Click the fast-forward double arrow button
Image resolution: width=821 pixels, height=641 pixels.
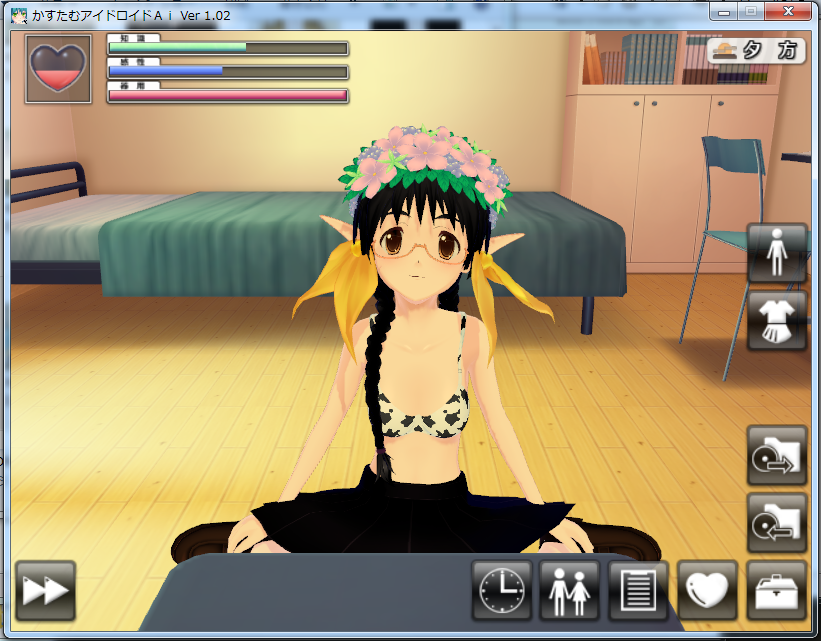coord(46,590)
